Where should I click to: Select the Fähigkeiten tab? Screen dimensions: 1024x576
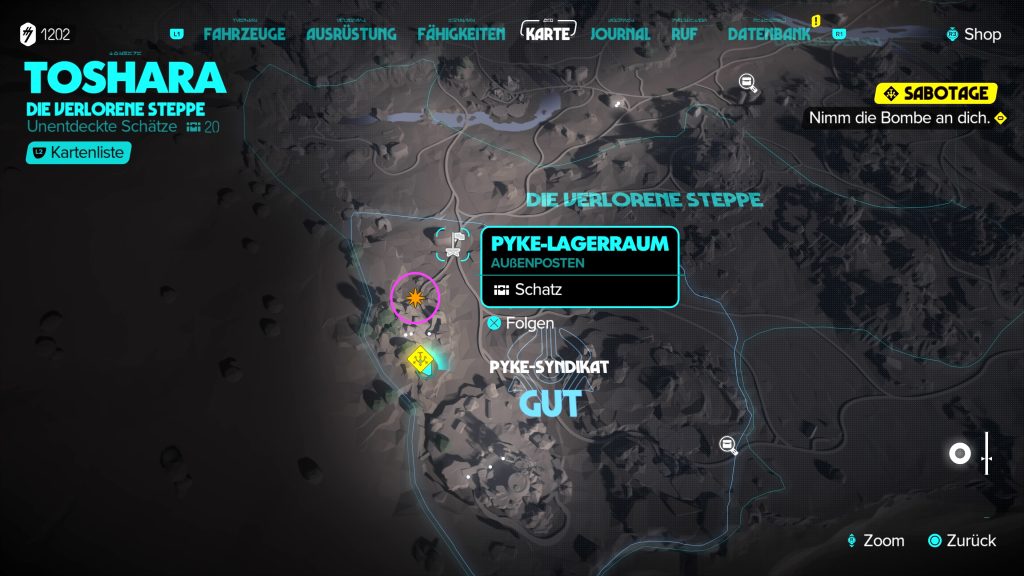[x=461, y=34]
